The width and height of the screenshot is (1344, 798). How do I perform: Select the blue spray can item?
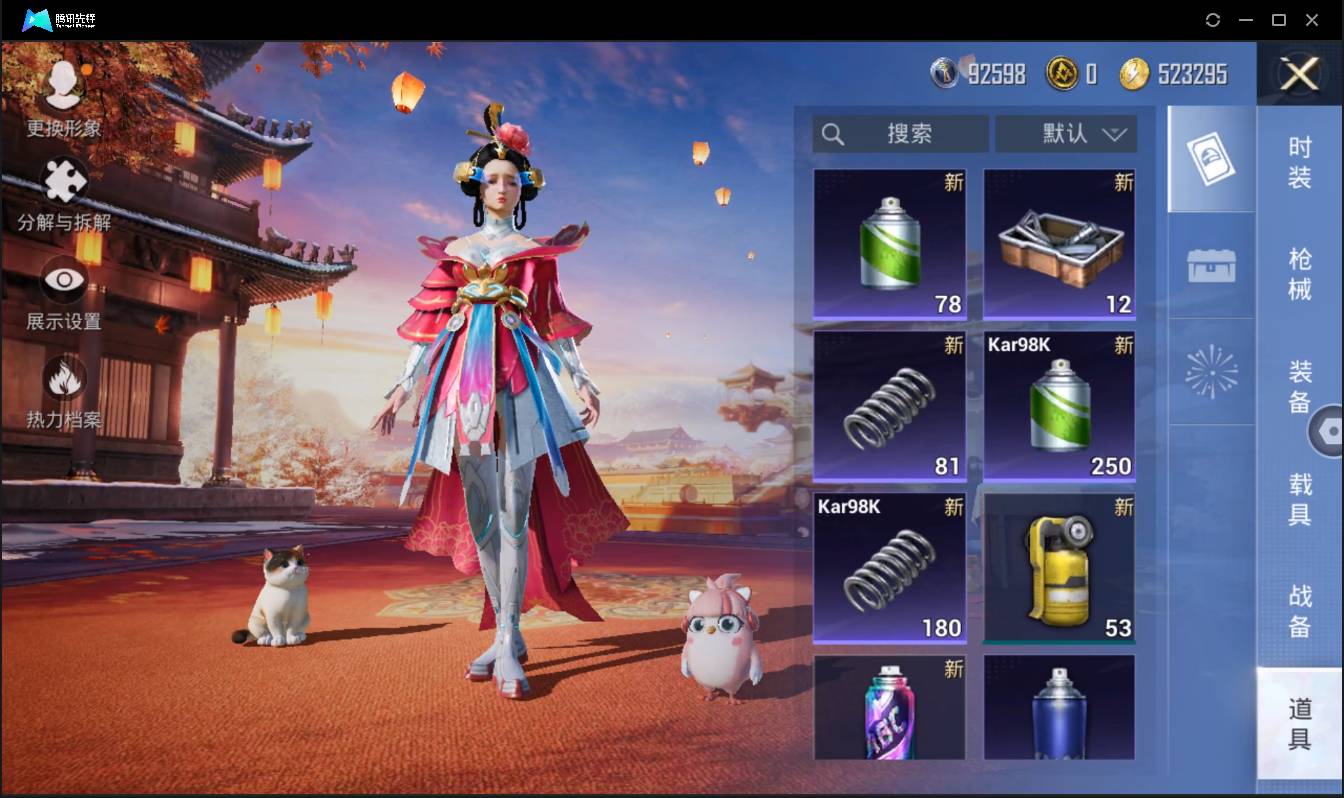coord(1059,708)
